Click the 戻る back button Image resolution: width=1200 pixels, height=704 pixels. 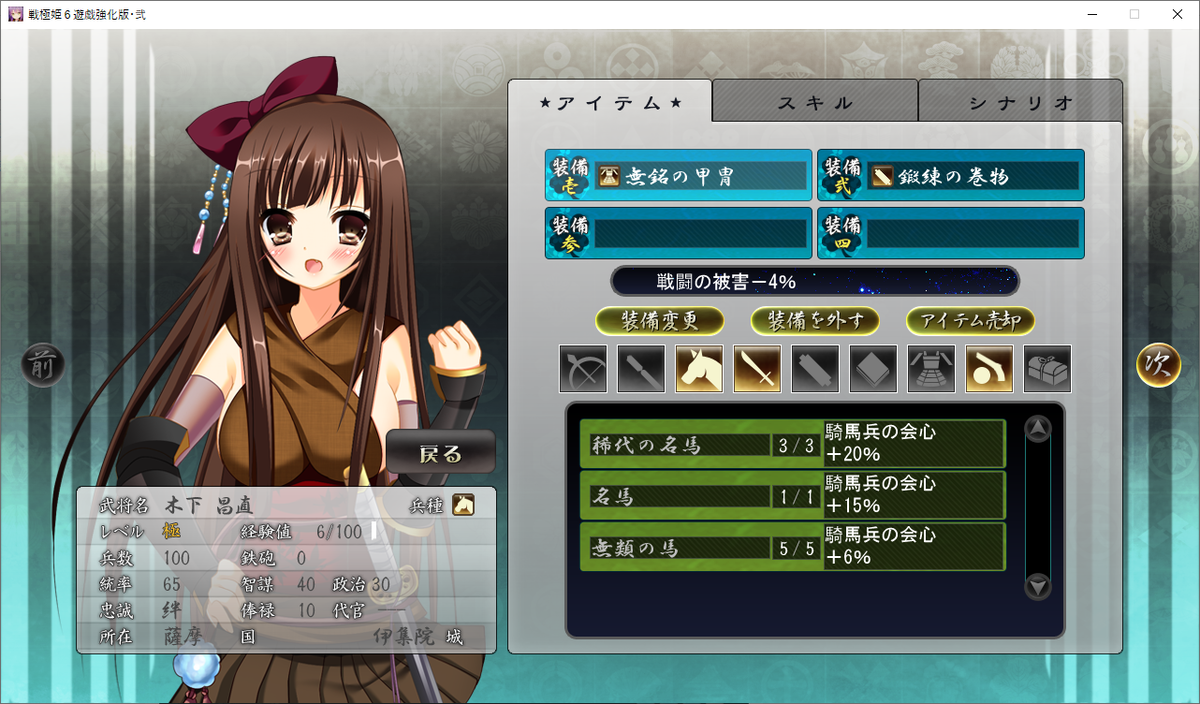[x=441, y=453]
